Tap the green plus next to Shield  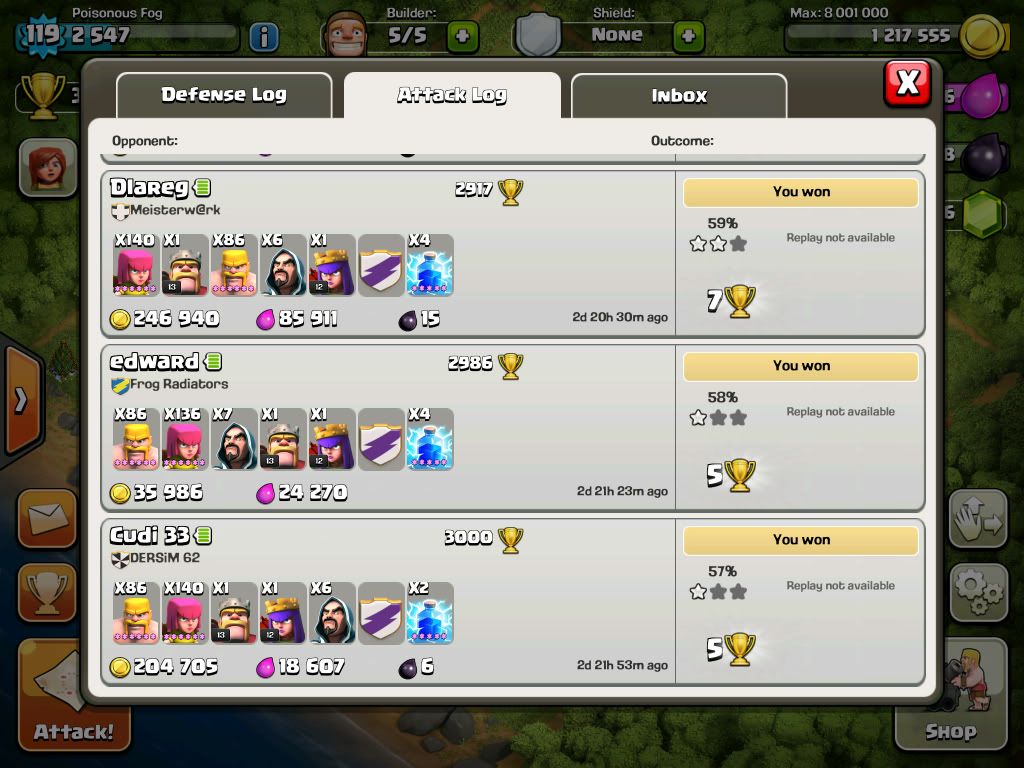click(x=688, y=37)
